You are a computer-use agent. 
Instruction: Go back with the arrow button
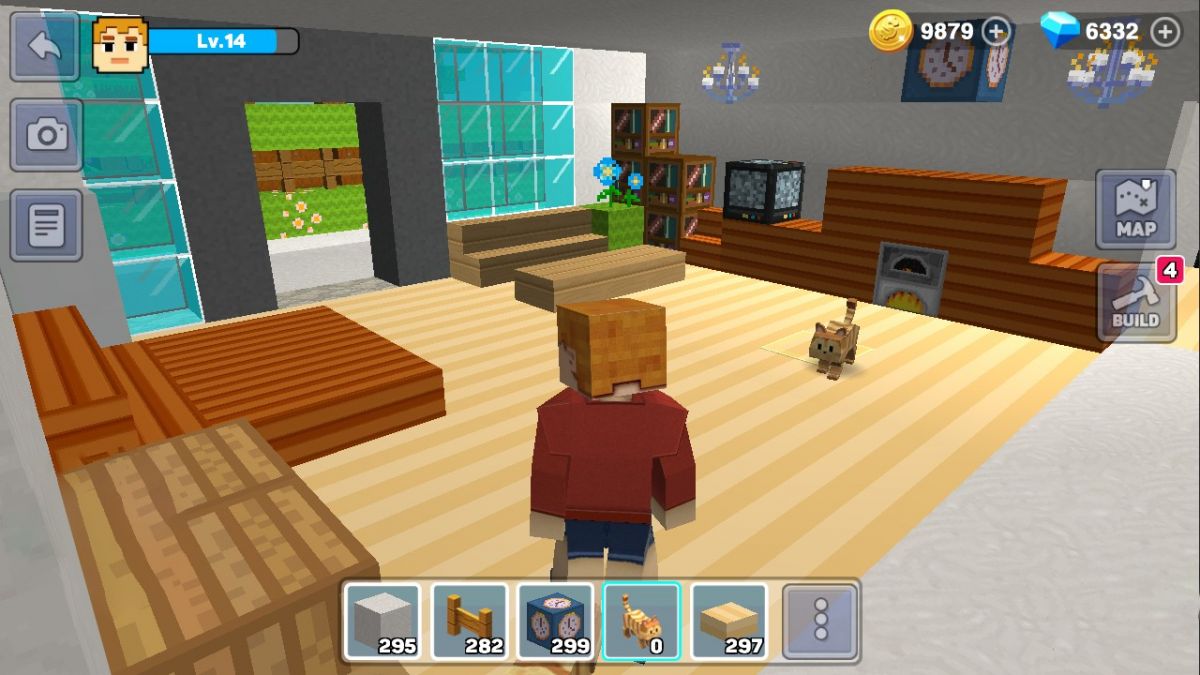44,46
